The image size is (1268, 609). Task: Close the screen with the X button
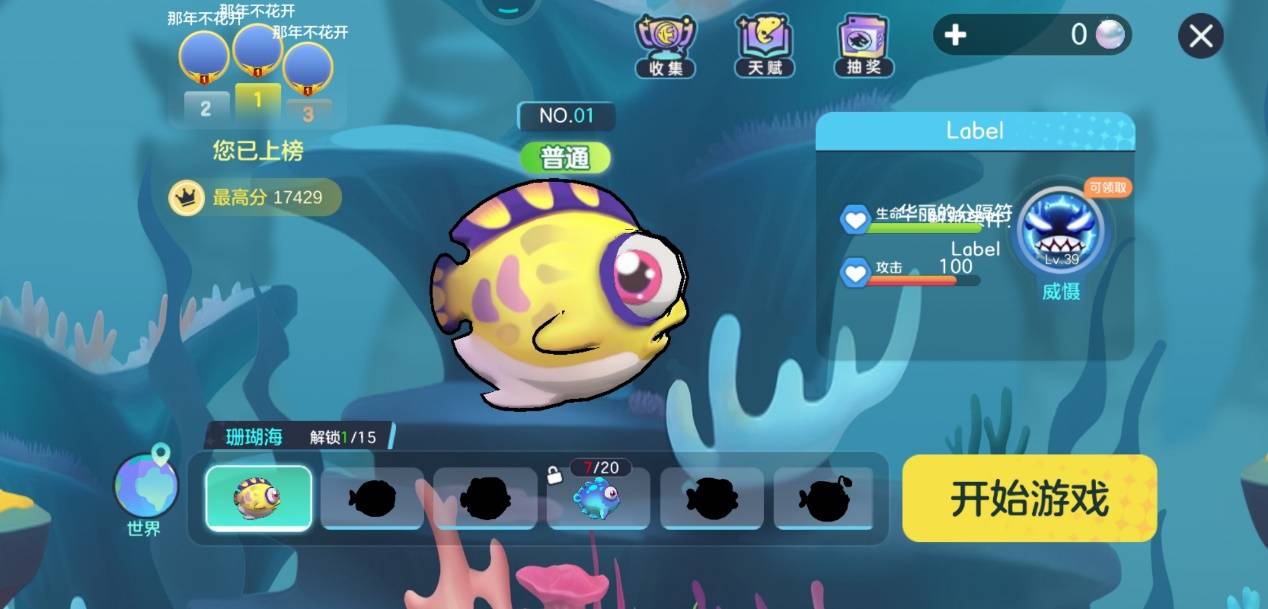[1201, 37]
